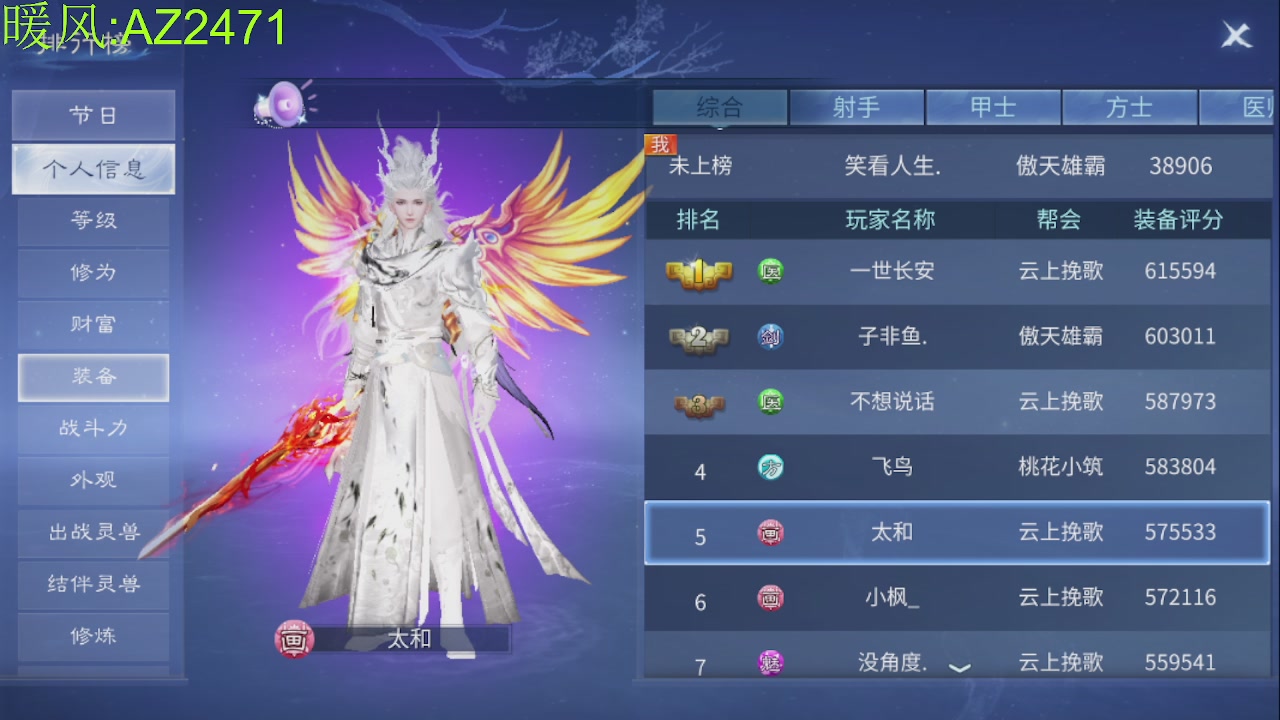Open the 战斗力 ranking in the sidebar
This screenshot has width=1280, height=720.
pyautogui.click(x=93, y=429)
